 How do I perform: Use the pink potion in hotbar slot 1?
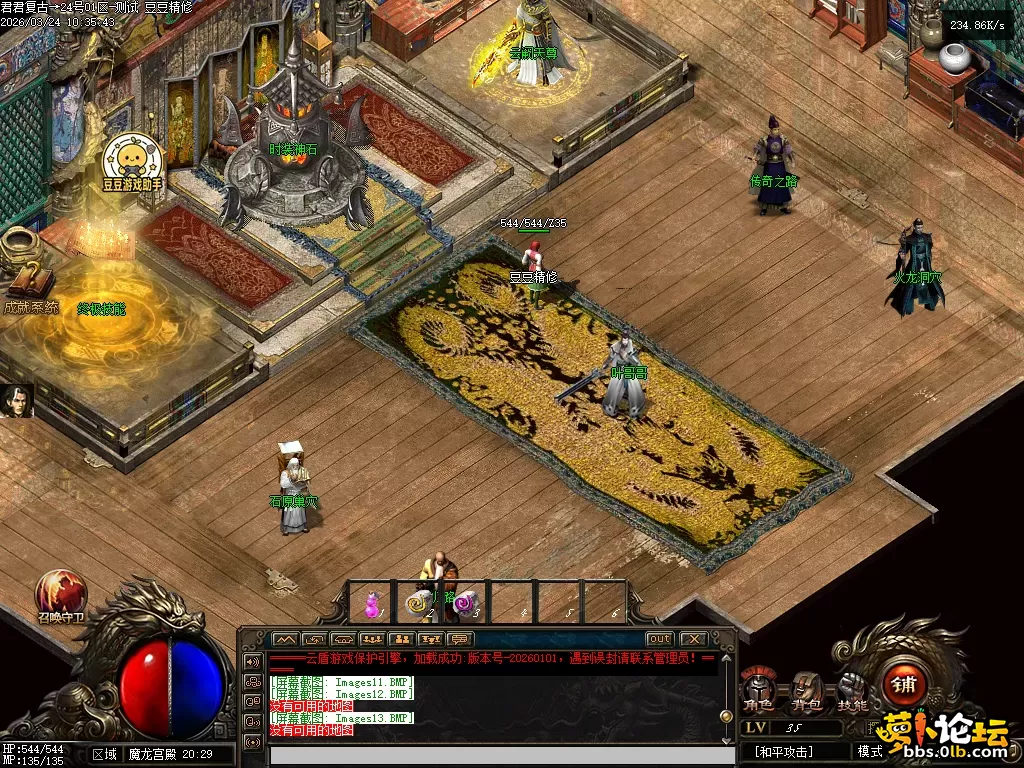(372, 603)
